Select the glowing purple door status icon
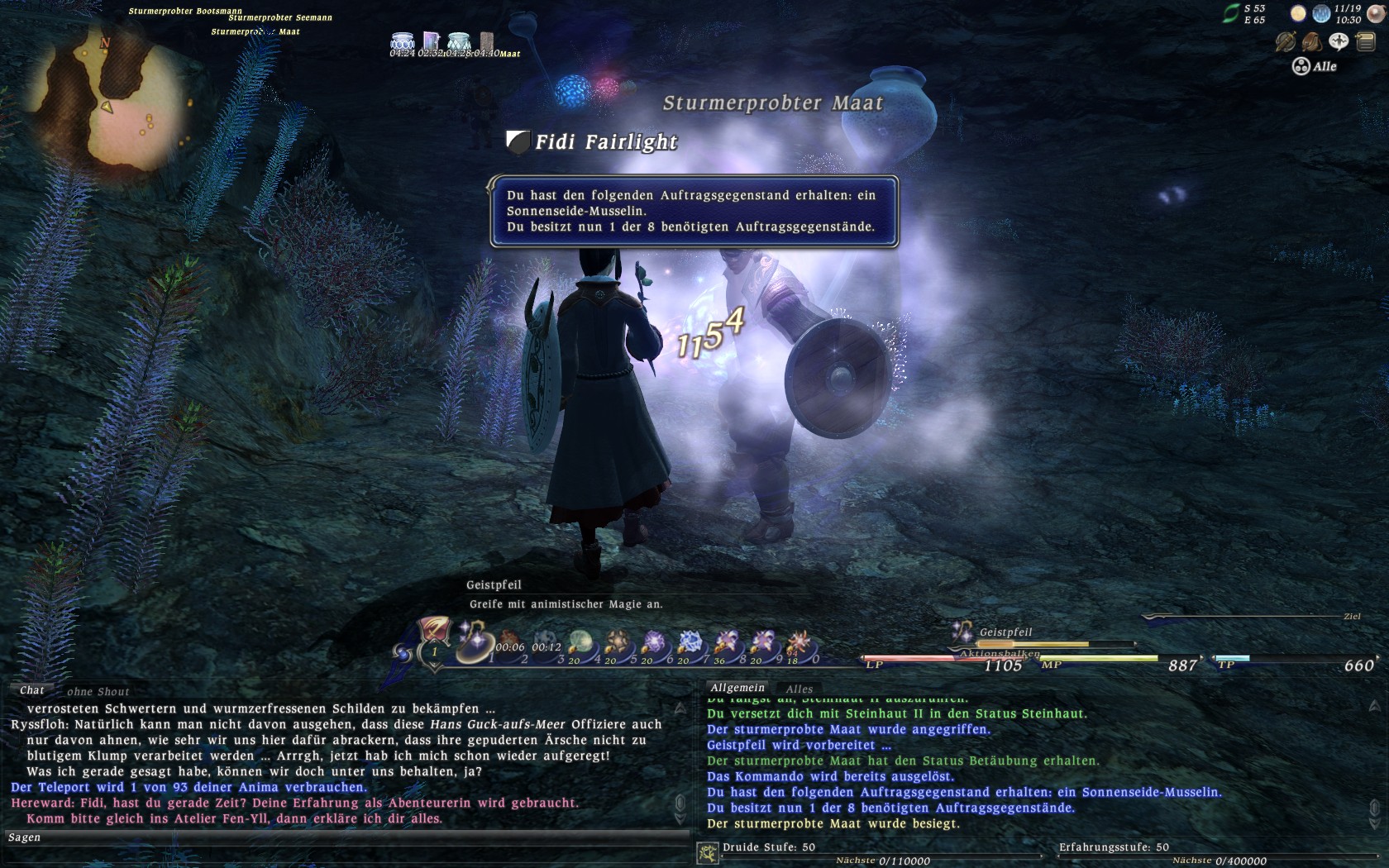The width and height of the screenshot is (1389, 868). pos(431,41)
